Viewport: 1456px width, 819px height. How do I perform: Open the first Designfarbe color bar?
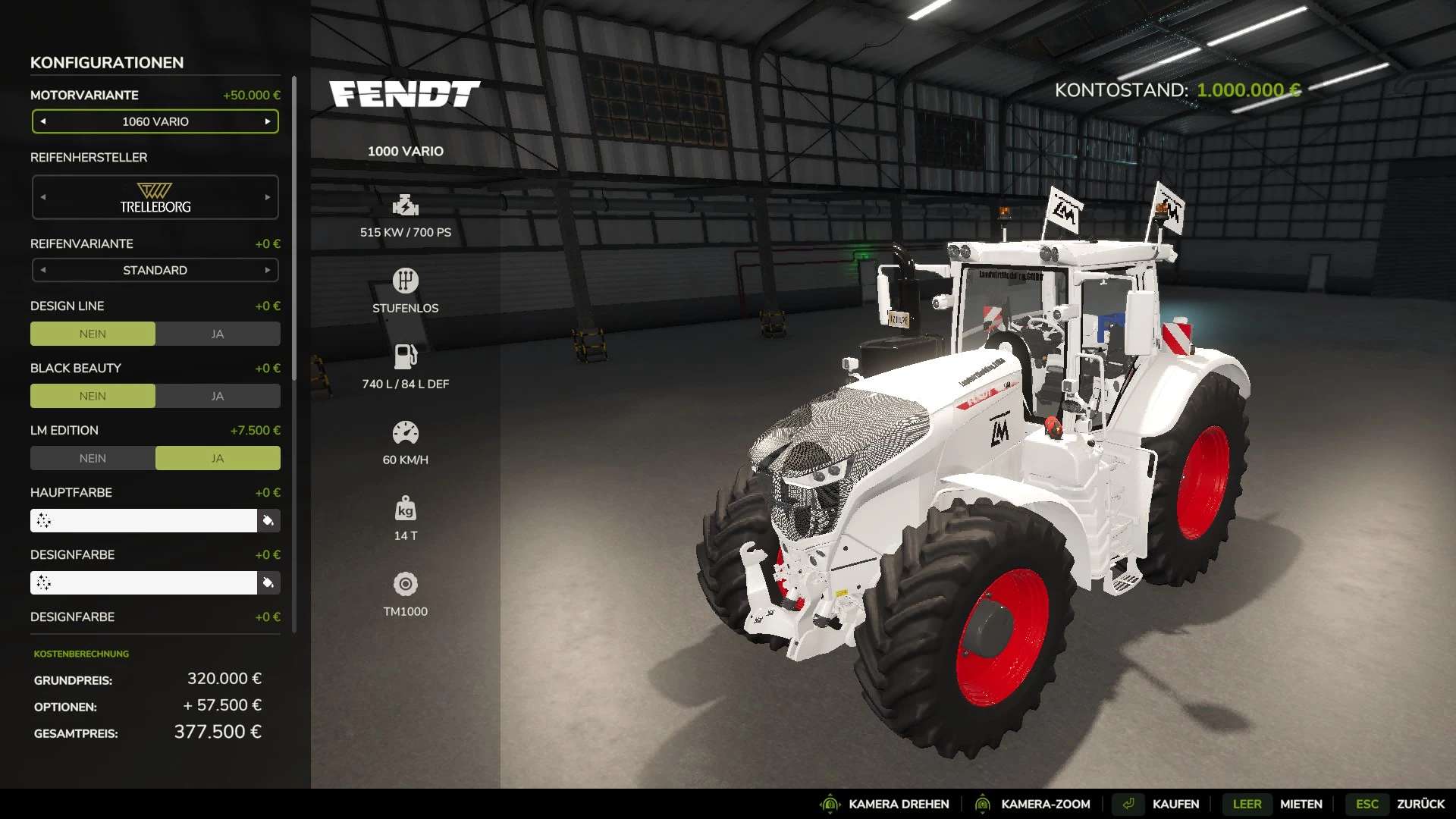[144, 582]
